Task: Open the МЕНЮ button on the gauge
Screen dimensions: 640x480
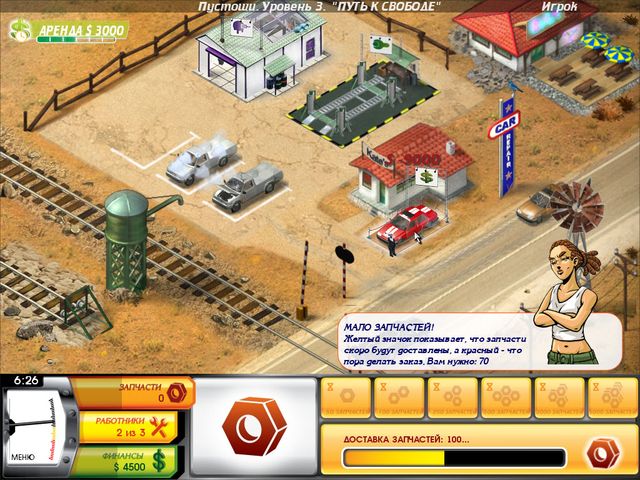Action: click(x=23, y=457)
